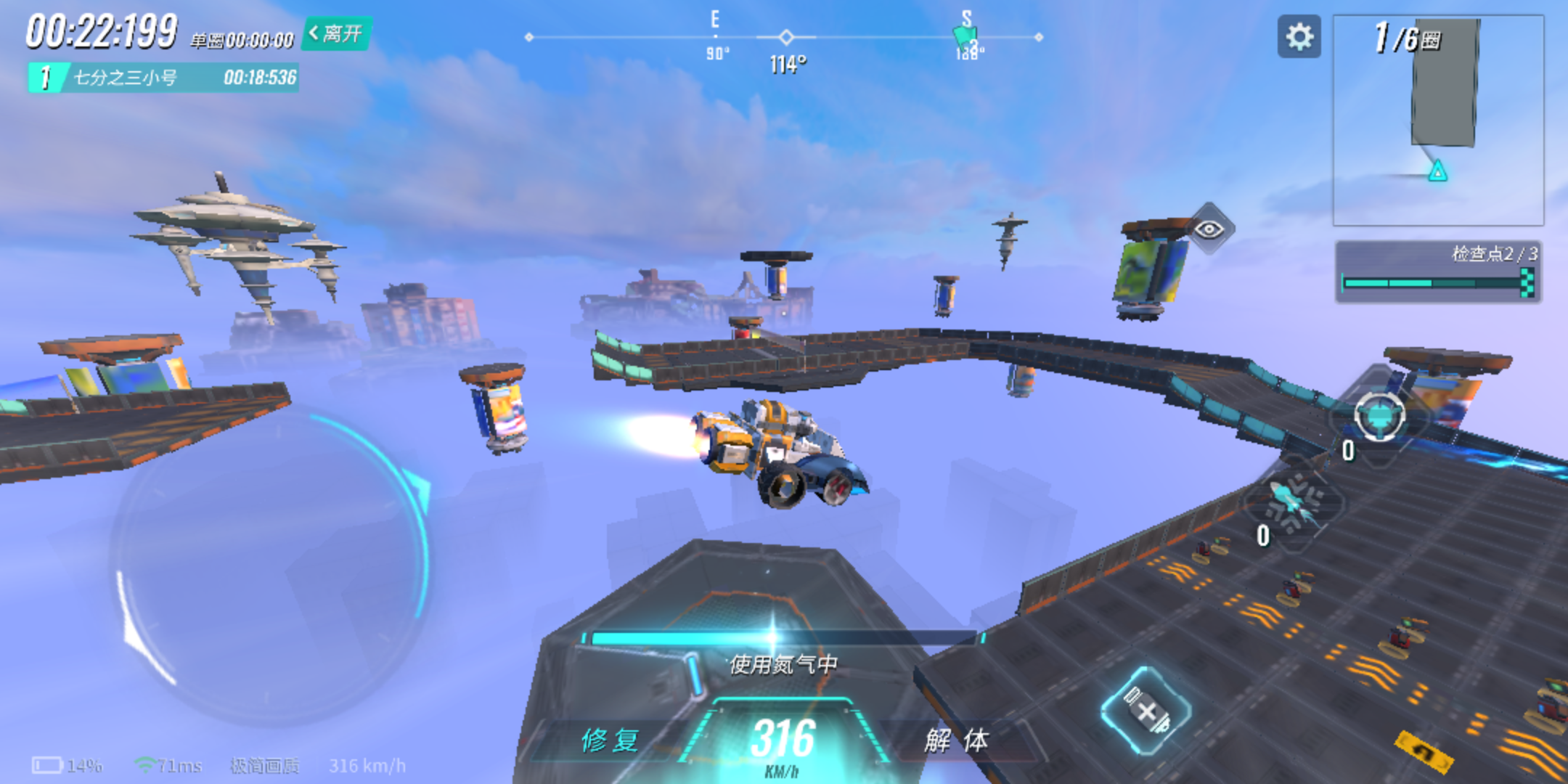Open the 极简画质 graphics quality selector
The image size is (1568, 784).
pyautogui.click(x=264, y=766)
